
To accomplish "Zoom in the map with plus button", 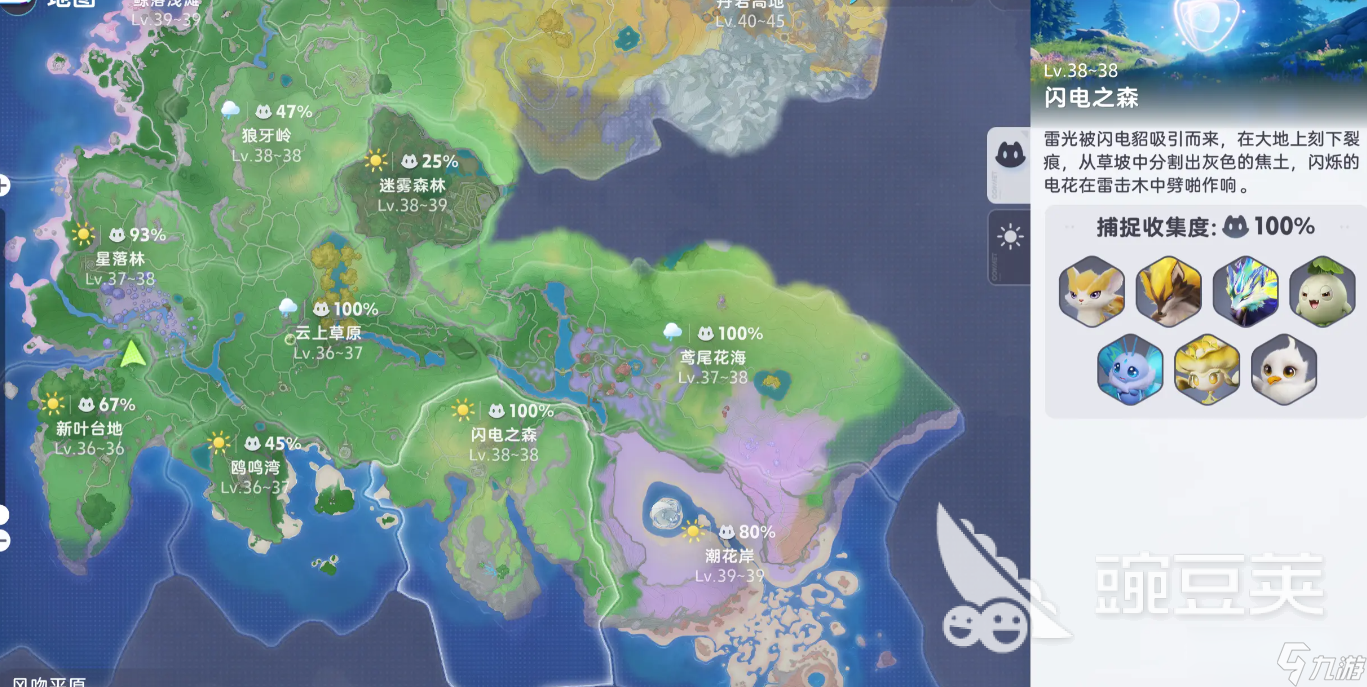I will (x=3, y=185).
